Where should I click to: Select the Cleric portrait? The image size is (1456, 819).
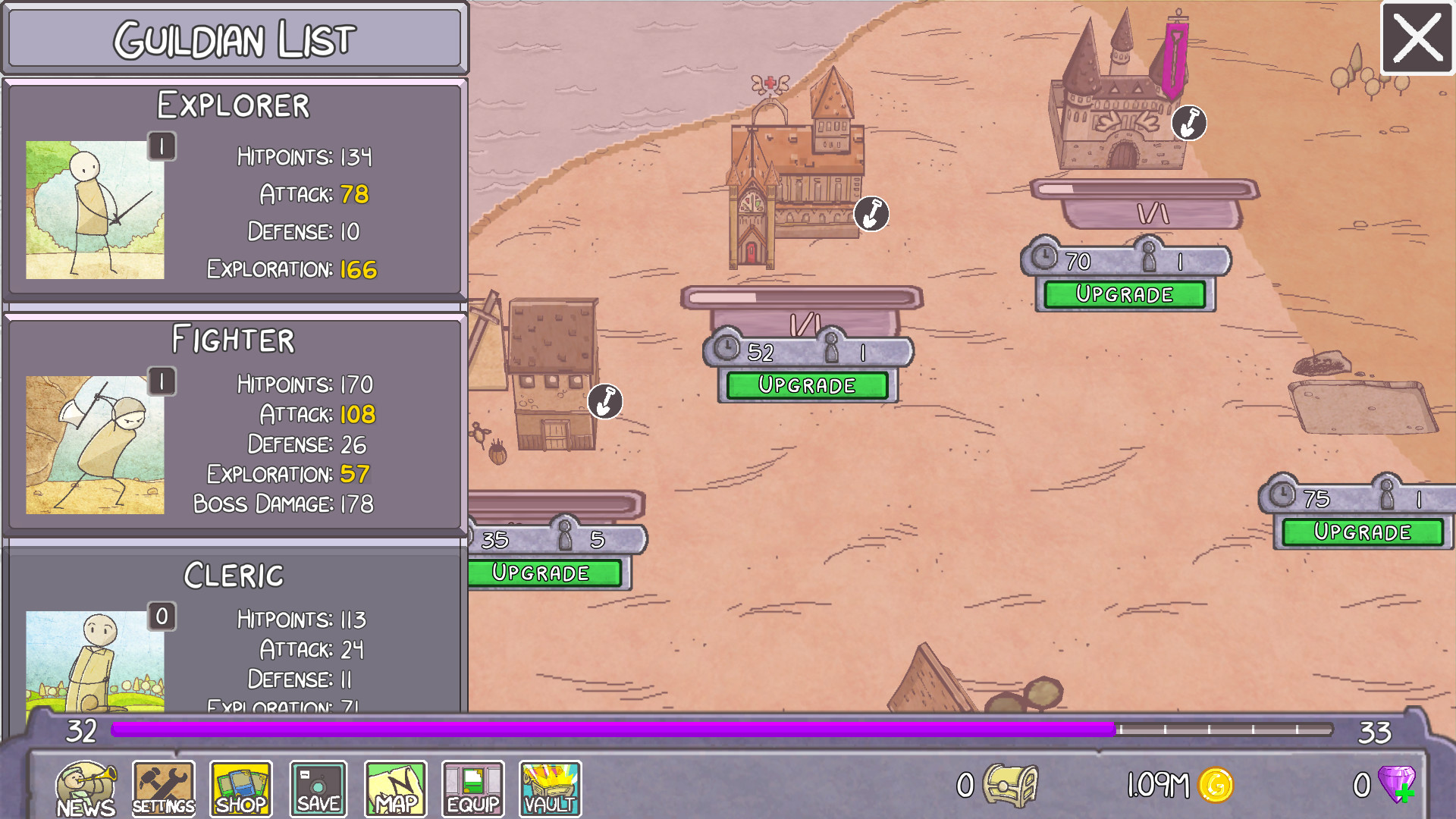point(96,660)
